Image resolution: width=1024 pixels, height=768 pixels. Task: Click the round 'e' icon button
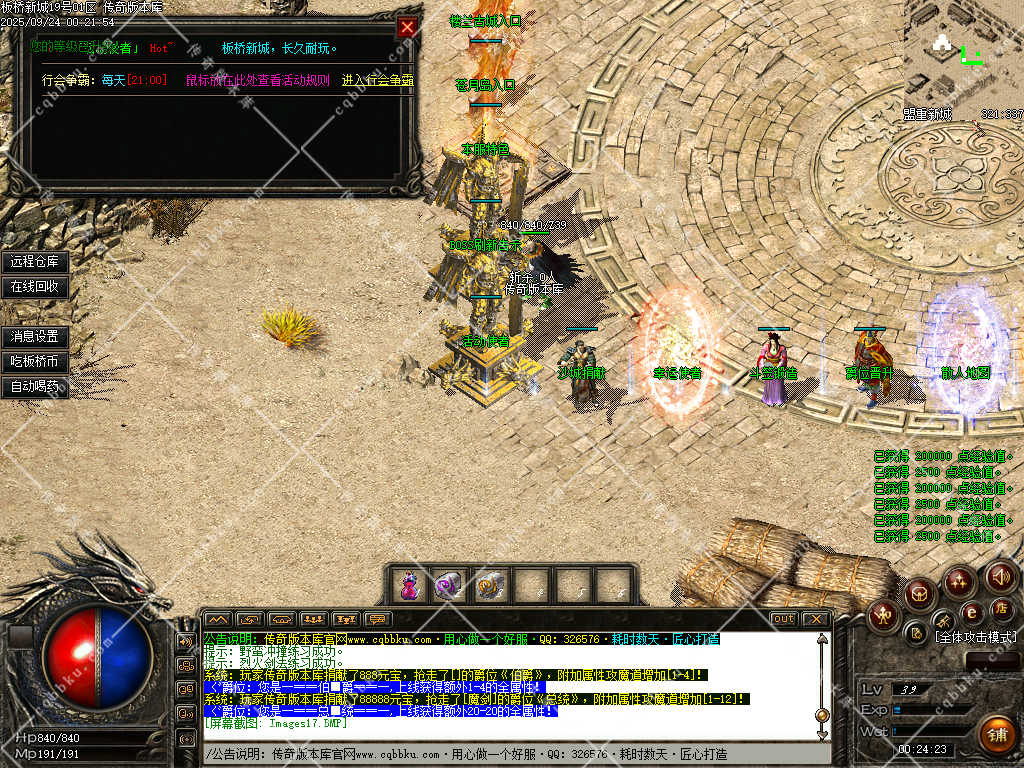point(970,611)
